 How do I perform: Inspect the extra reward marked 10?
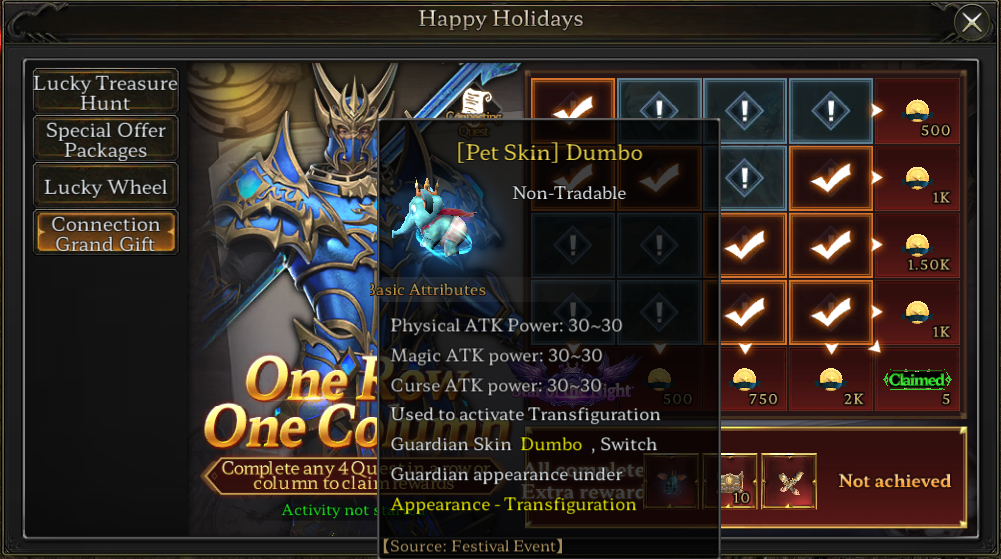[731, 481]
